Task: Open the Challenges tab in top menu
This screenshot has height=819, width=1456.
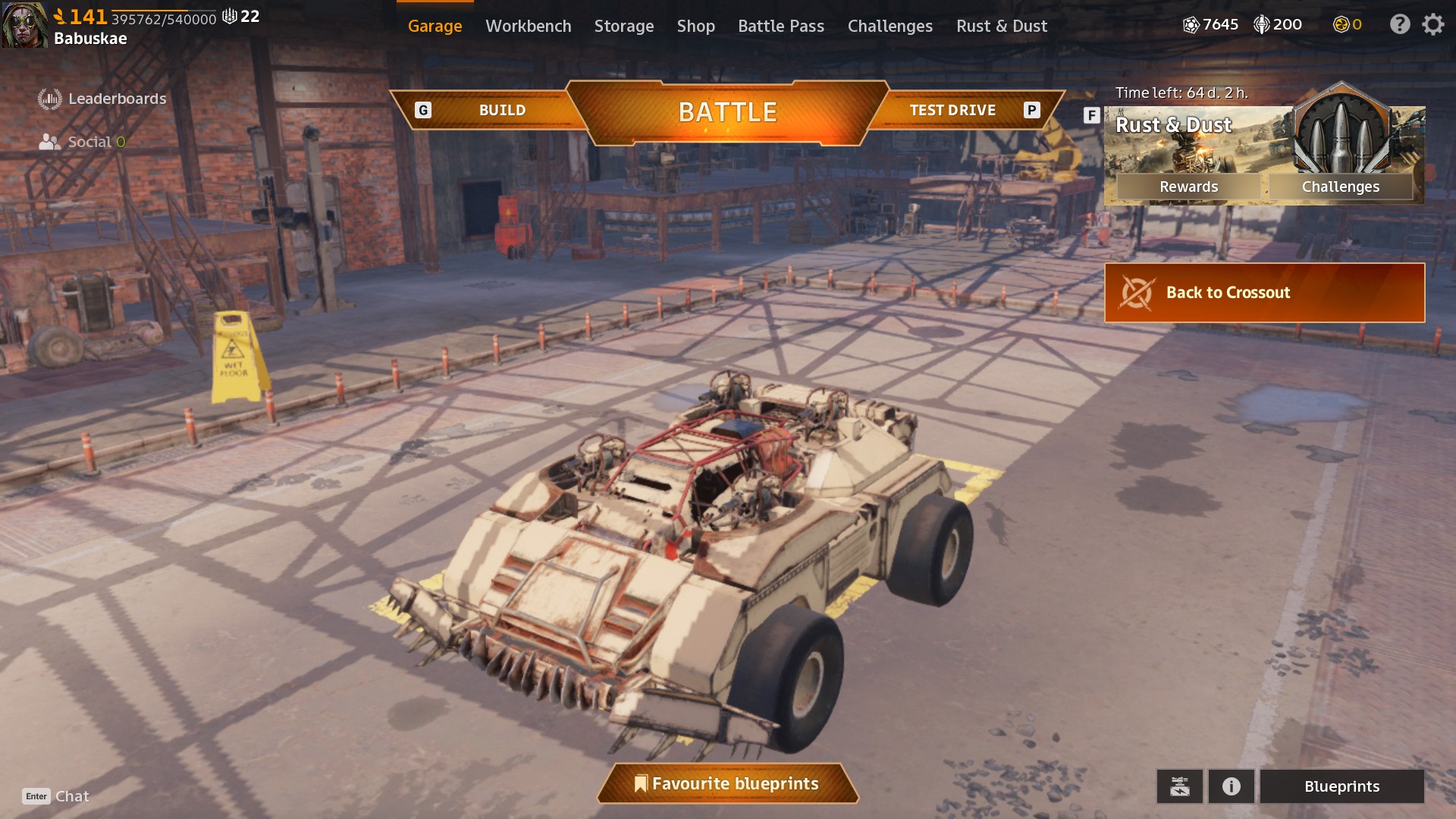Action: coord(890,26)
